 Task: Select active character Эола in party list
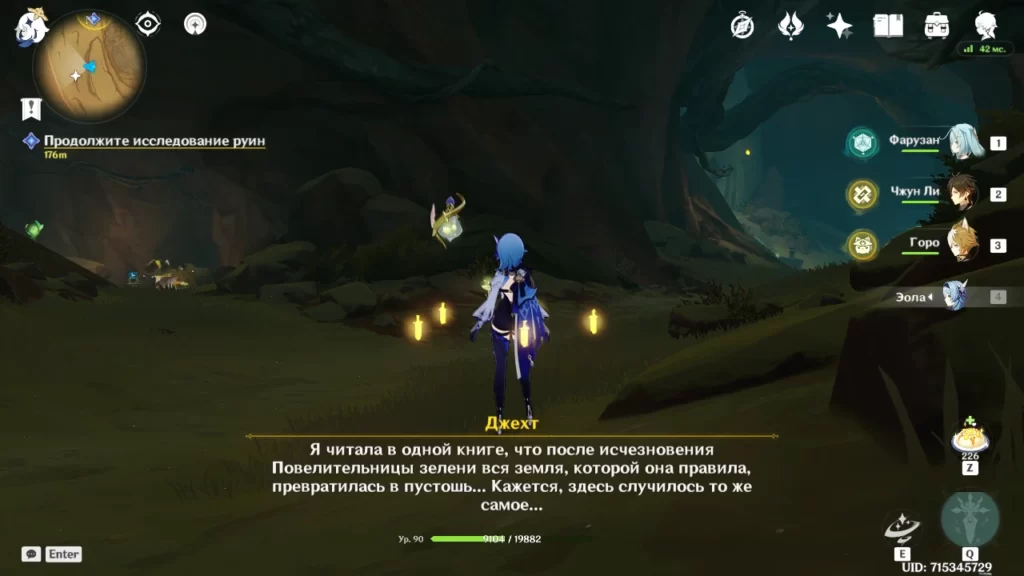pyautogui.click(x=954, y=296)
